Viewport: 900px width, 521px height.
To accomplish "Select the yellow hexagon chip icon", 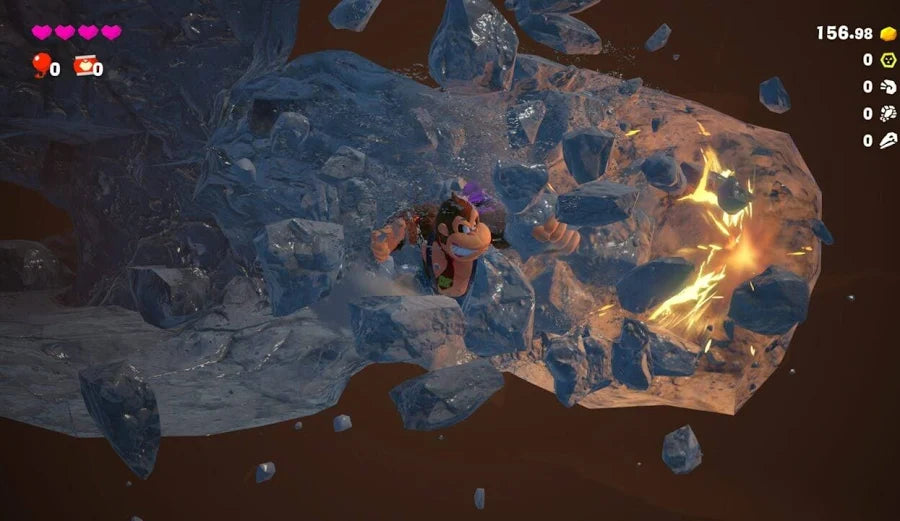I will 888,60.
